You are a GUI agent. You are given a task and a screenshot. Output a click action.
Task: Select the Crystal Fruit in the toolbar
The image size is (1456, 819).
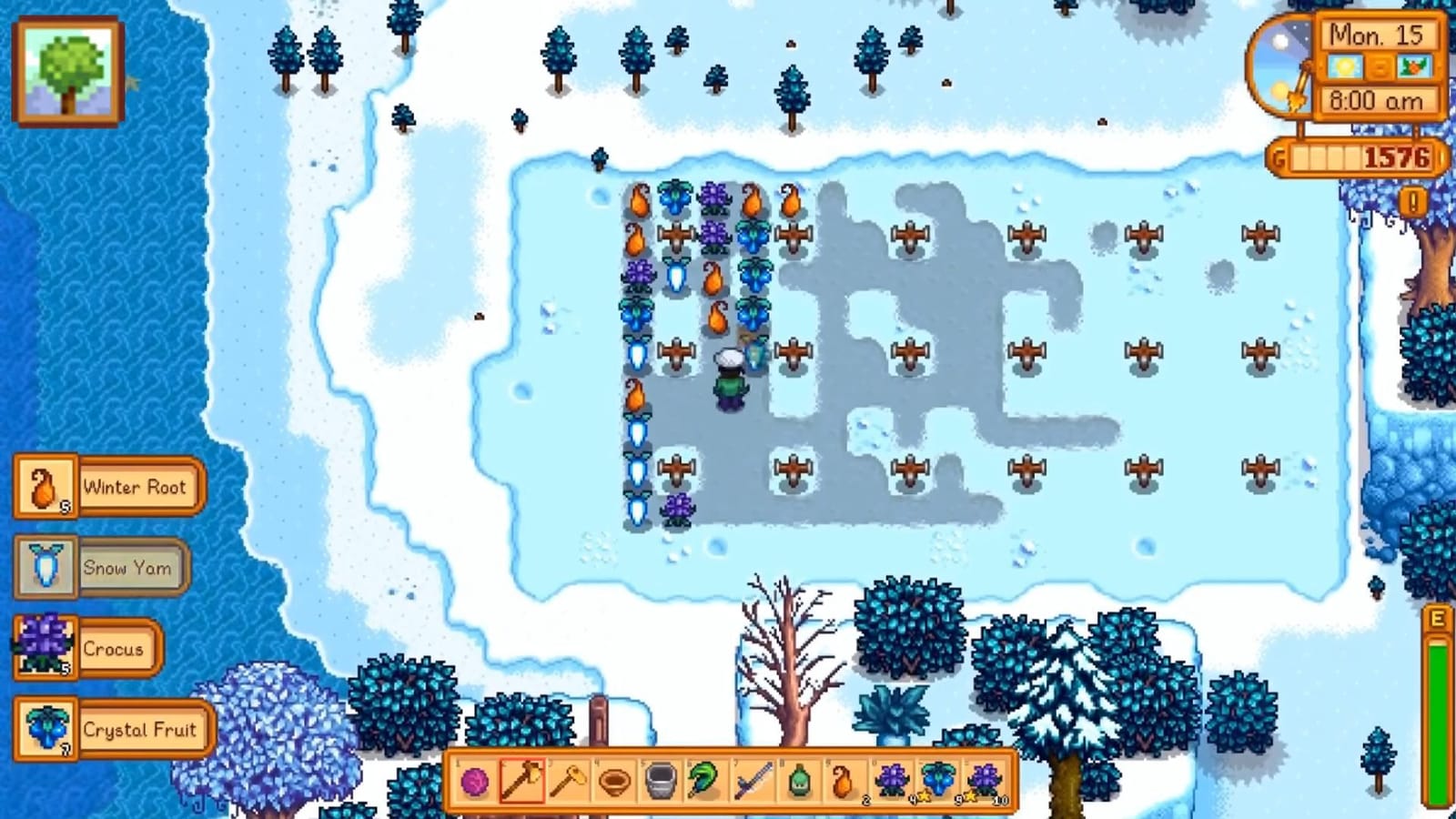[x=937, y=781]
